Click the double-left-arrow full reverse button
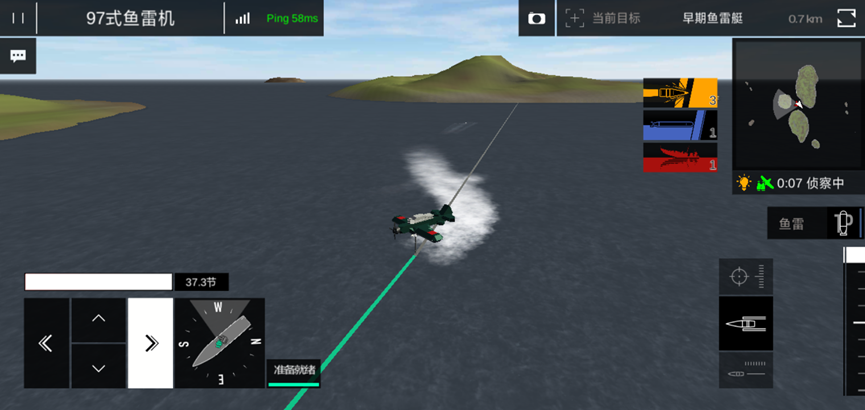This screenshot has height=410, width=865. click(x=46, y=343)
